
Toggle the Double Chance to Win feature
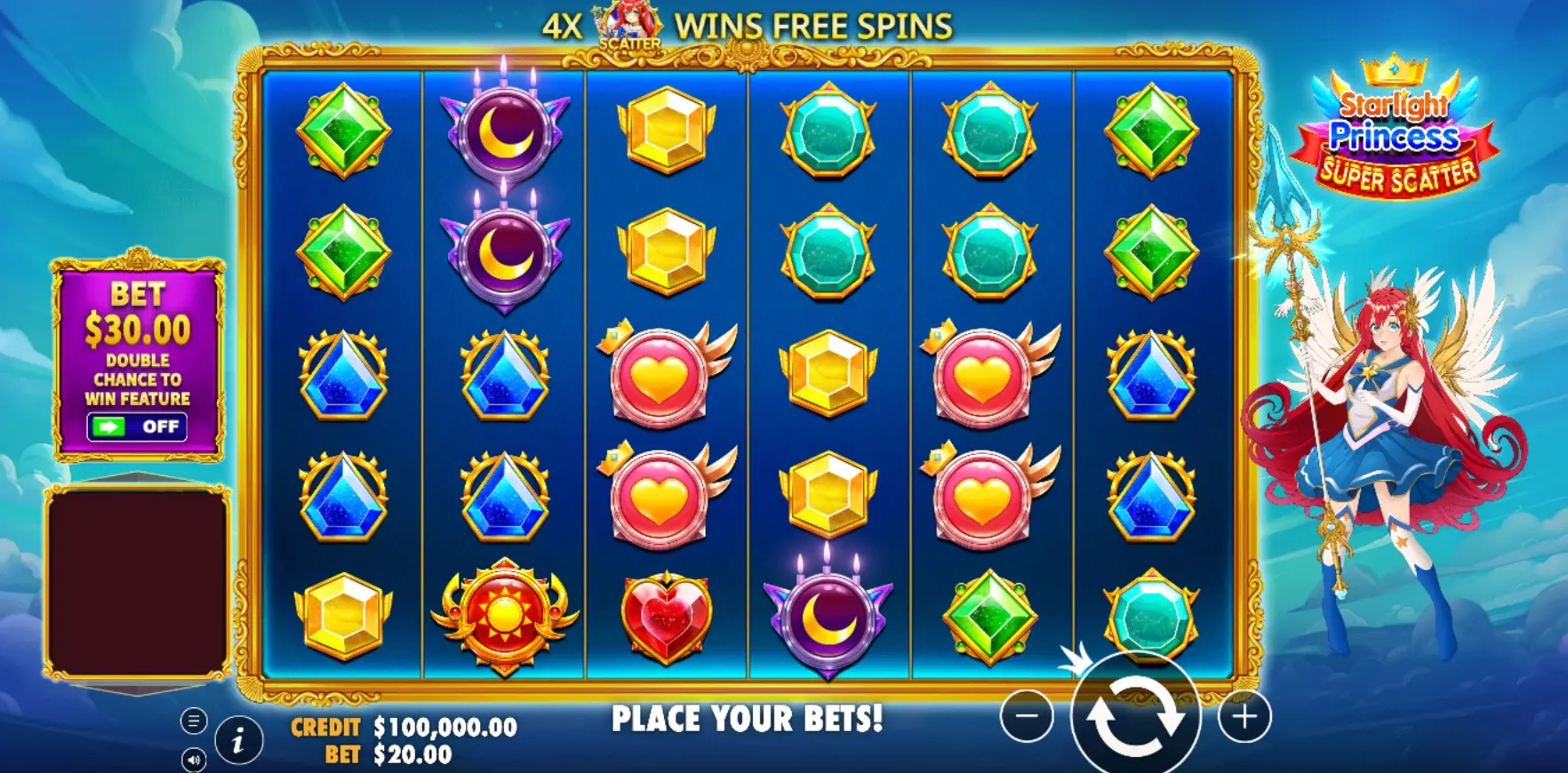(x=137, y=426)
